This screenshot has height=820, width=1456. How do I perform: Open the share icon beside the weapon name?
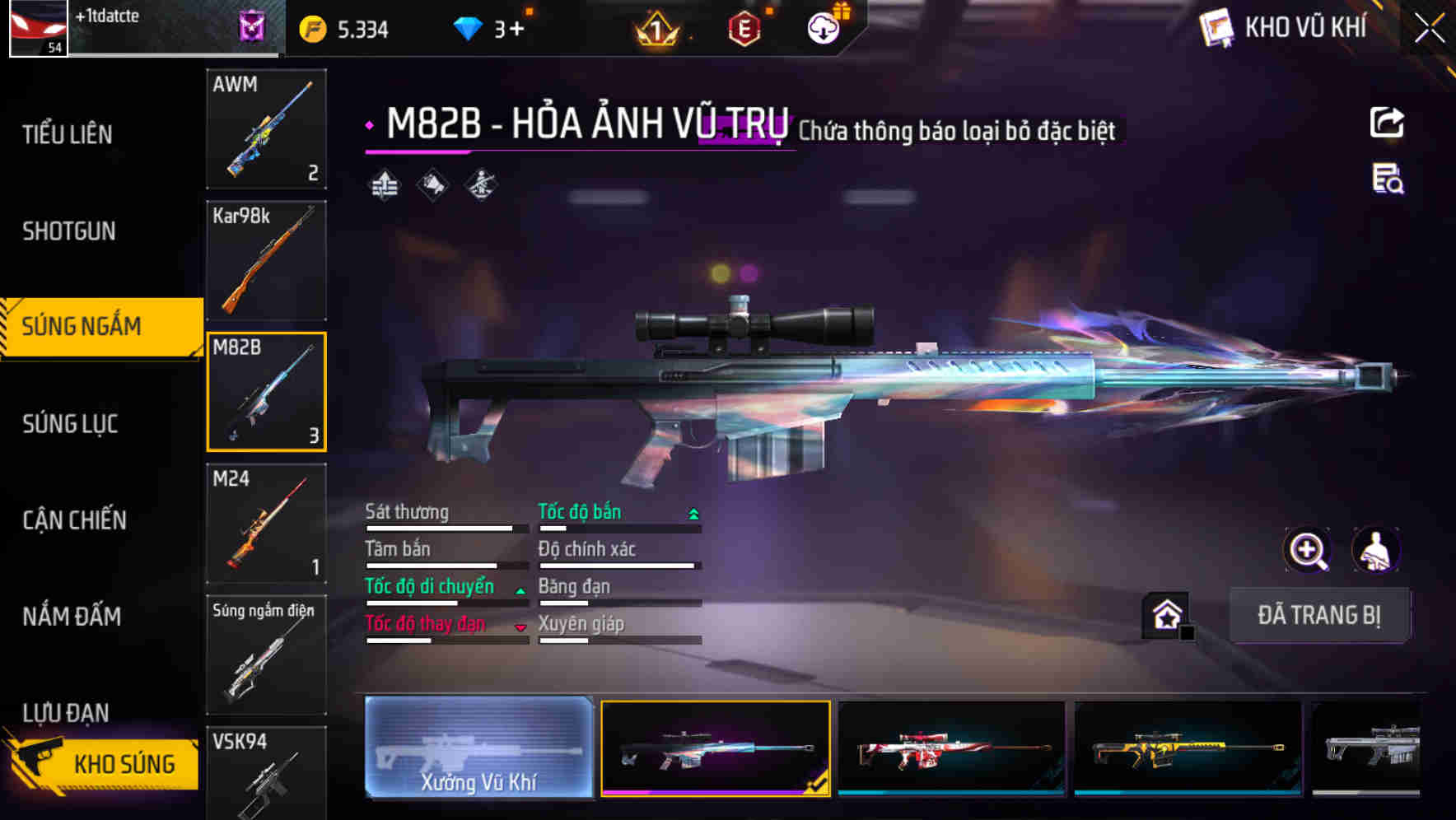1386,122
